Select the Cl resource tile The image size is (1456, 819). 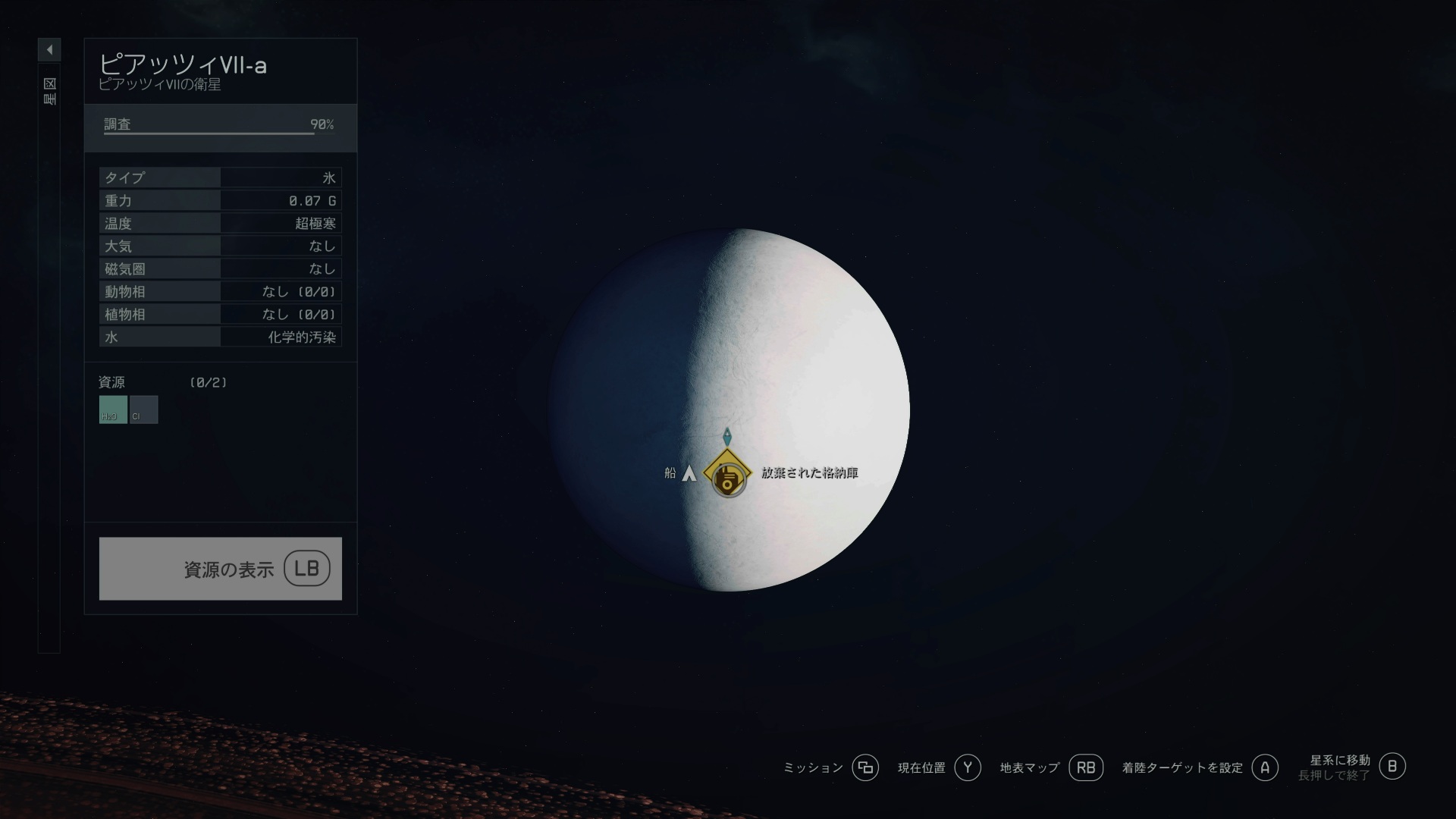click(x=144, y=409)
